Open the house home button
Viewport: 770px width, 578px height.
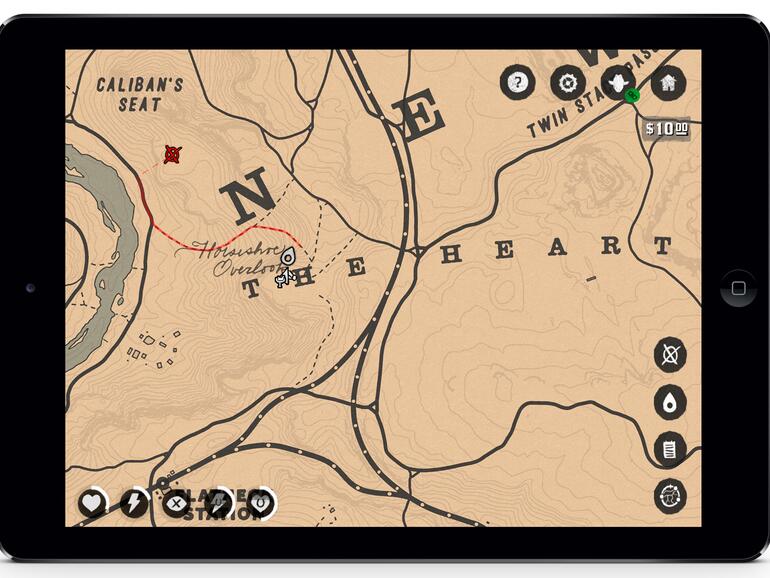click(x=668, y=82)
